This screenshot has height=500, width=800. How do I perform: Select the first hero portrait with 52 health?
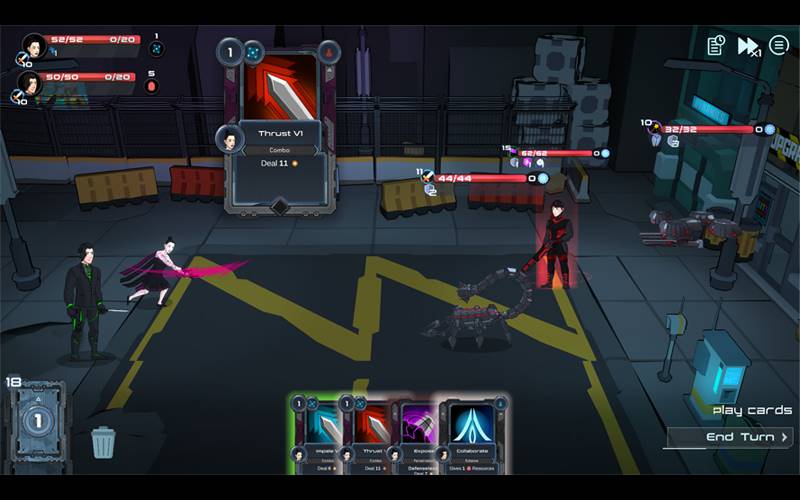35,46
